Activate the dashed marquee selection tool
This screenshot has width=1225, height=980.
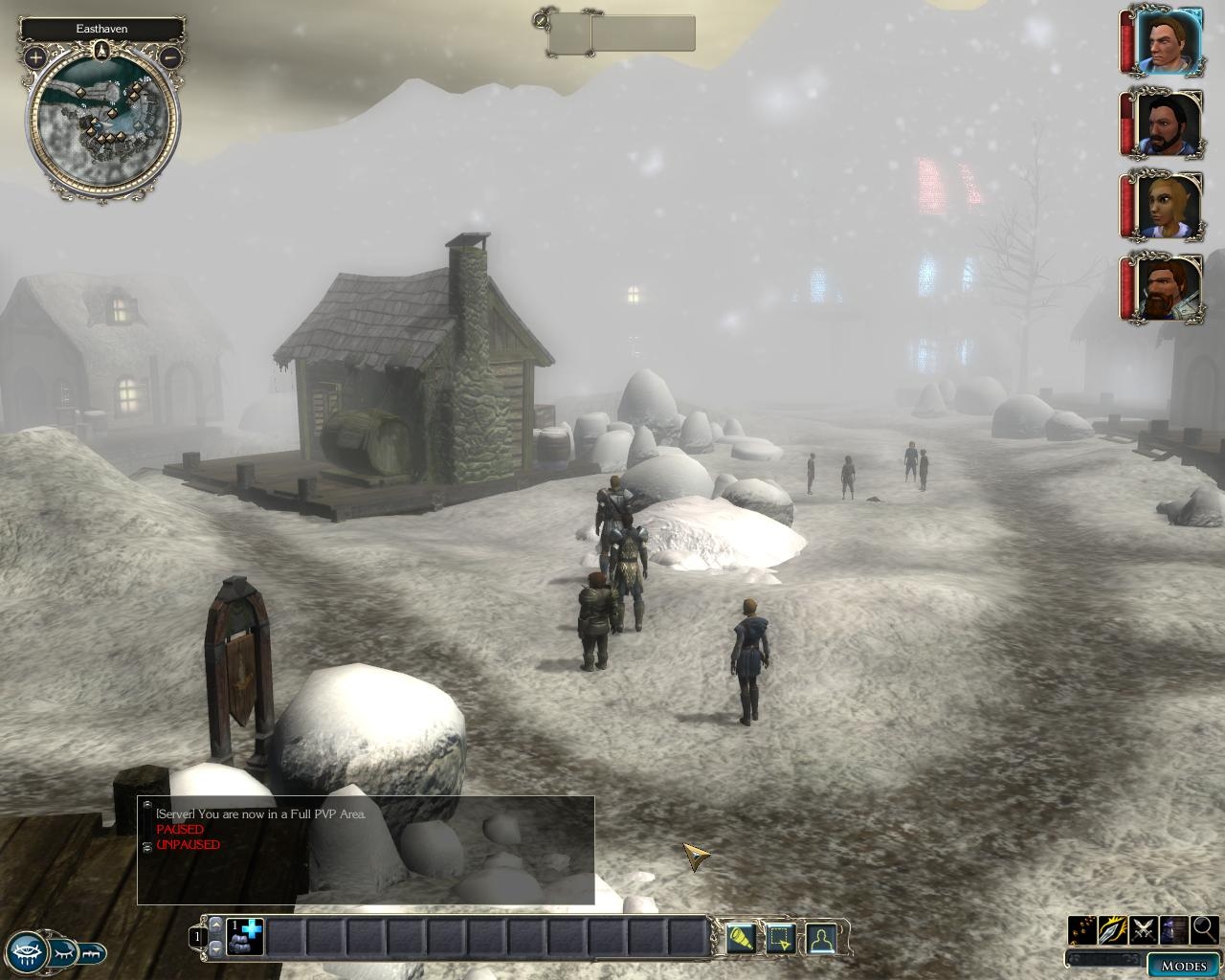tap(780, 938)
